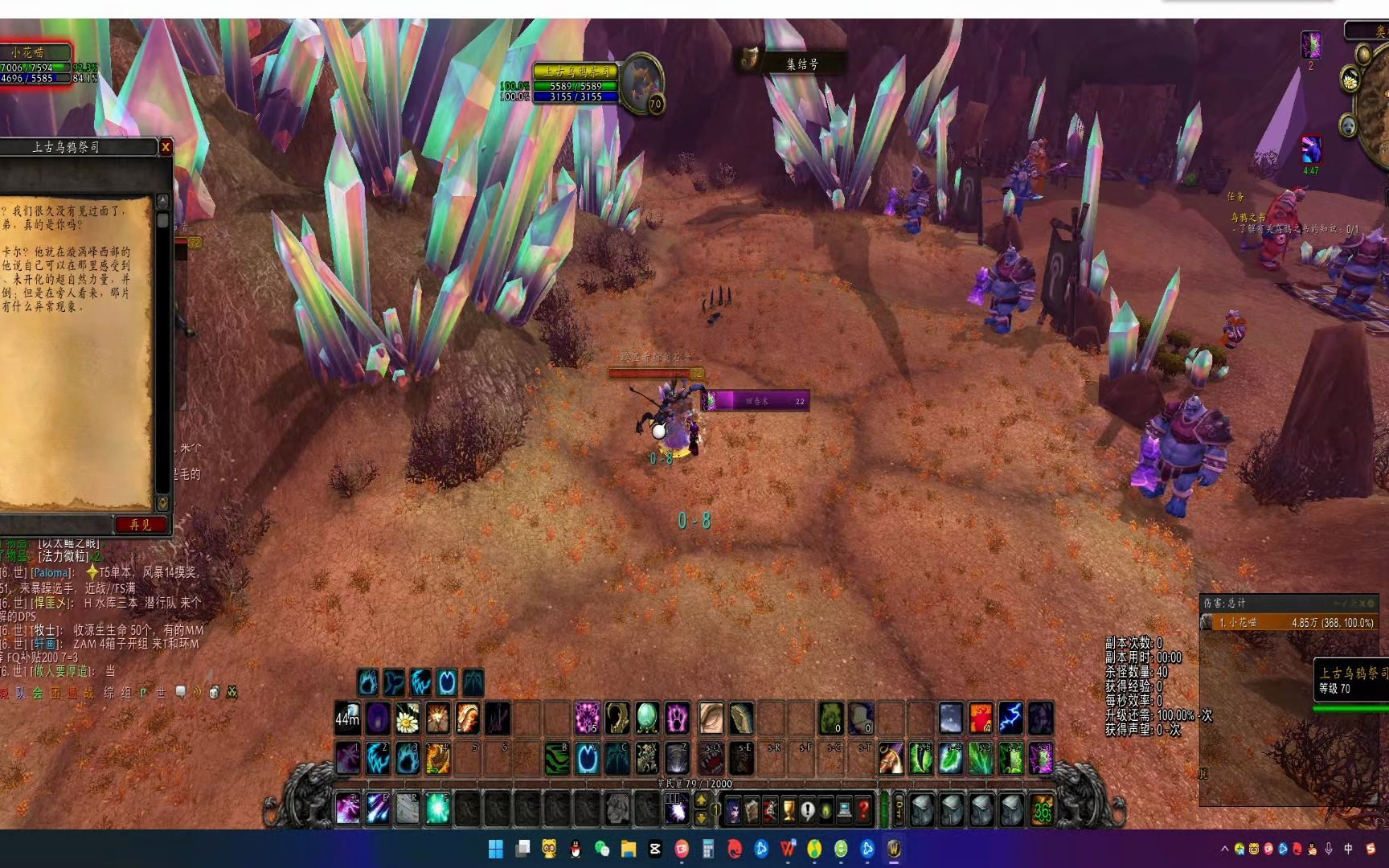Select the white daisy flower item slot

click(x=408, y=719)
